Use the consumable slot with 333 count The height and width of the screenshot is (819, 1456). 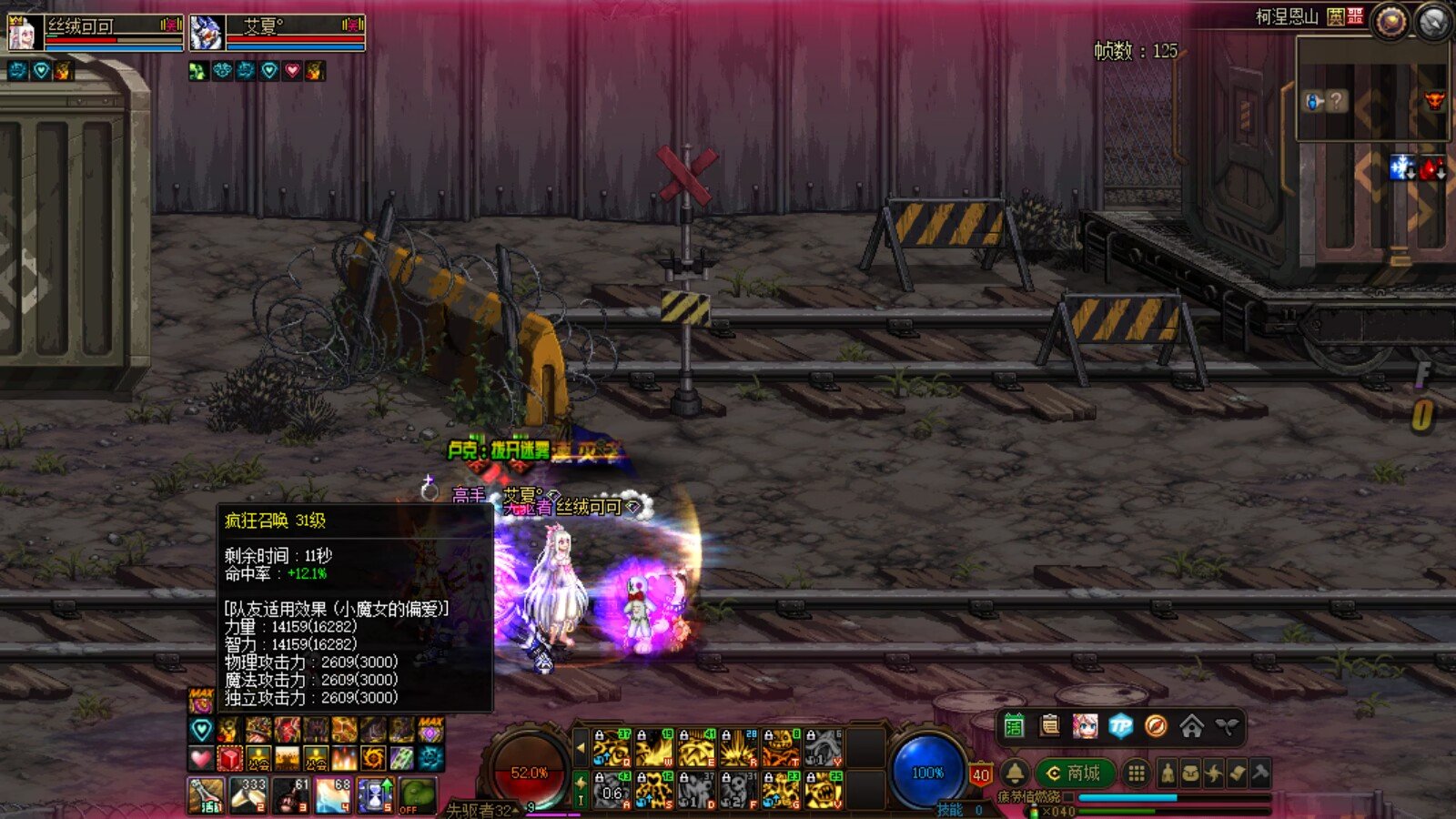coord(248,794)
